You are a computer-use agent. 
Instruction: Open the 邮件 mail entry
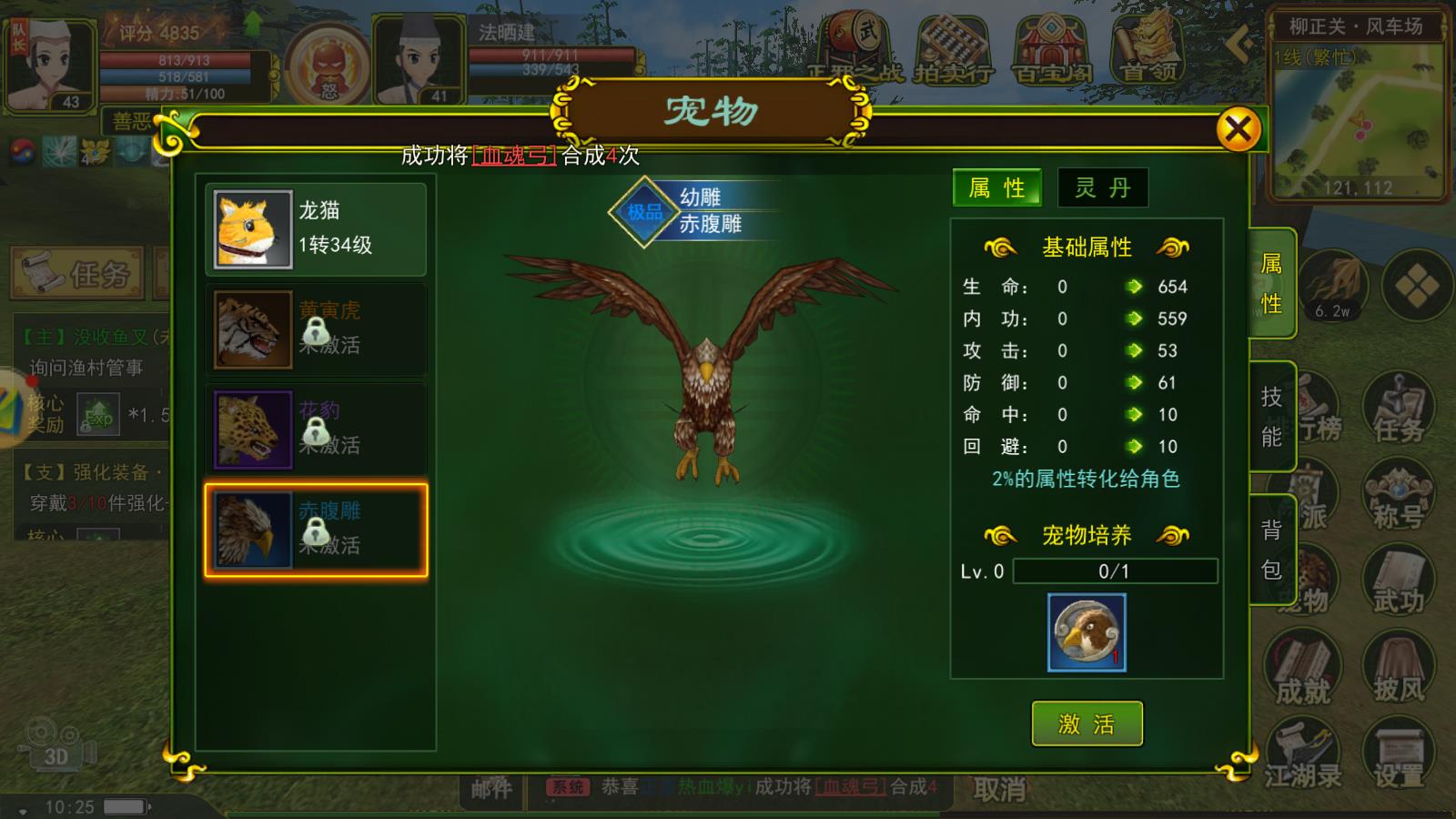(x=490, y=788)
